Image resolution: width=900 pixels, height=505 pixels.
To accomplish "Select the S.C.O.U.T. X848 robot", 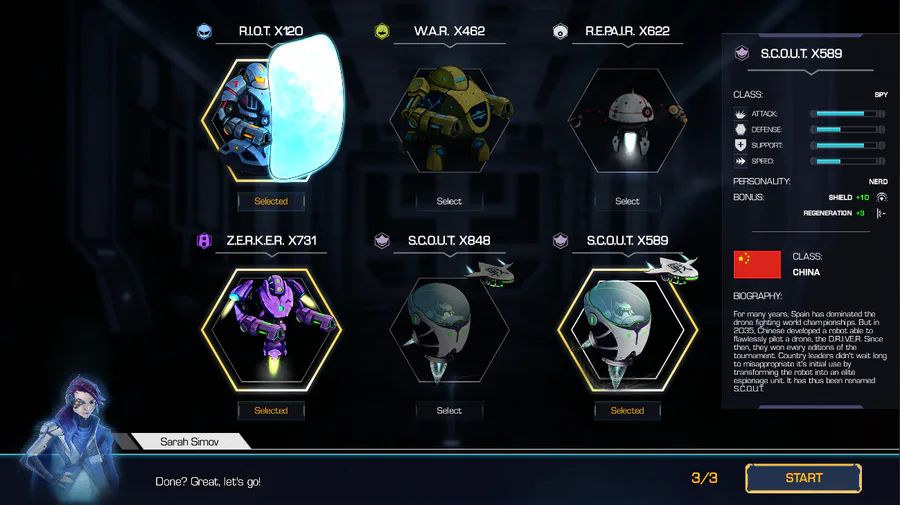I will pos(449,410).
